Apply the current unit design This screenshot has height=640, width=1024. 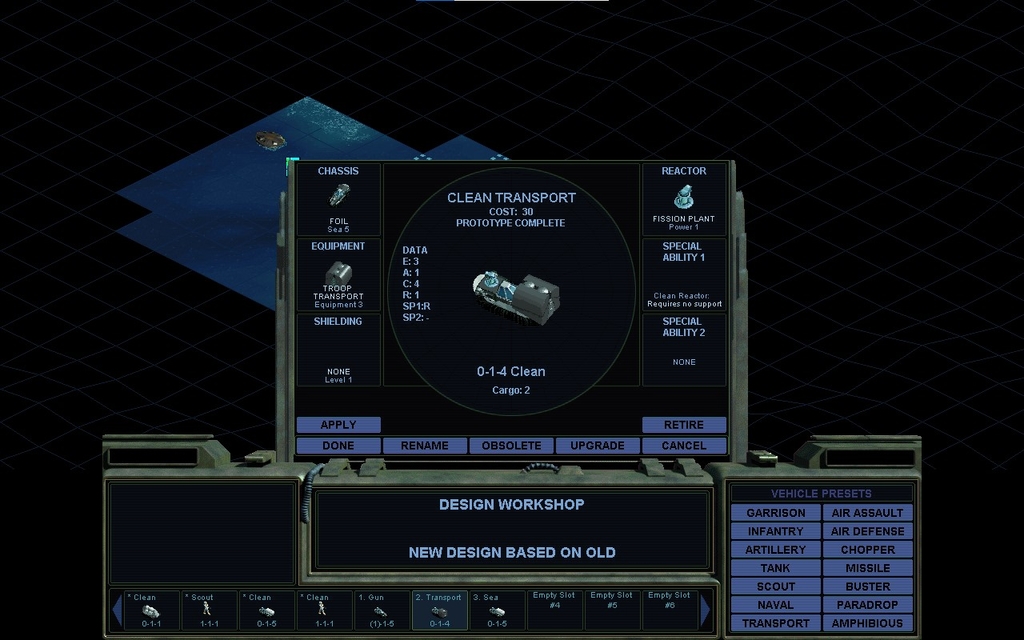(x=338, y=425)
